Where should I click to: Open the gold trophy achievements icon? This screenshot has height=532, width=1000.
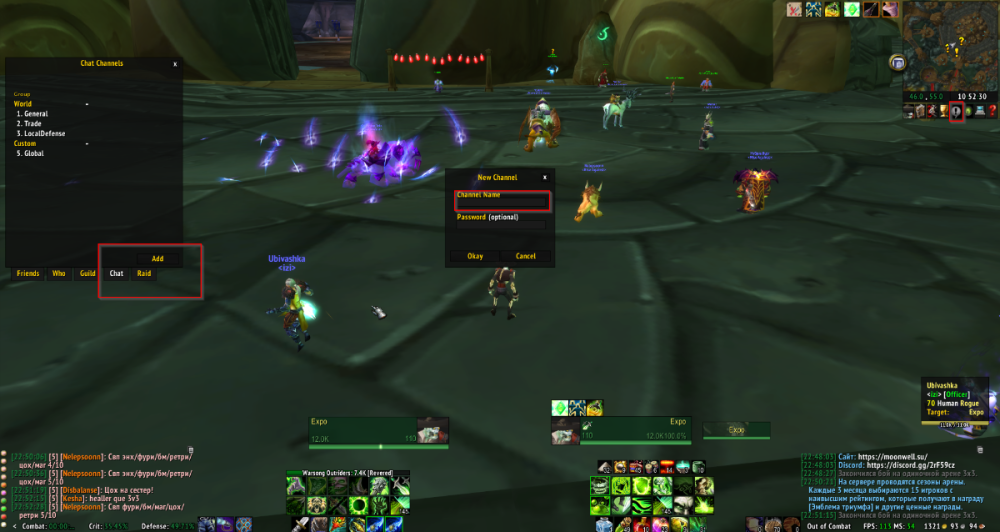[x=944, y=111]
